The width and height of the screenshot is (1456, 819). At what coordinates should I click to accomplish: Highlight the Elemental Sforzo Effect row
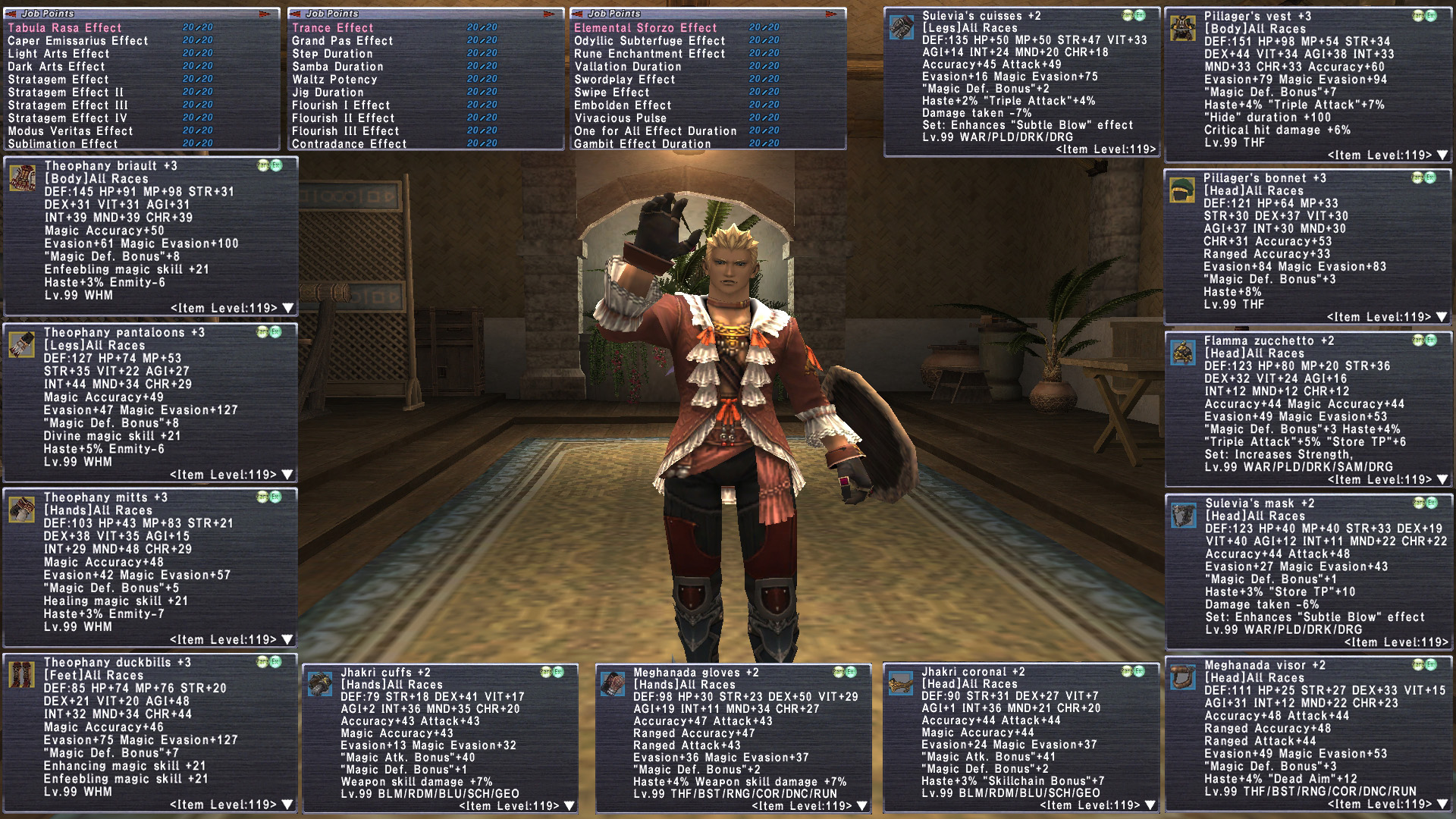click(645, 28)
